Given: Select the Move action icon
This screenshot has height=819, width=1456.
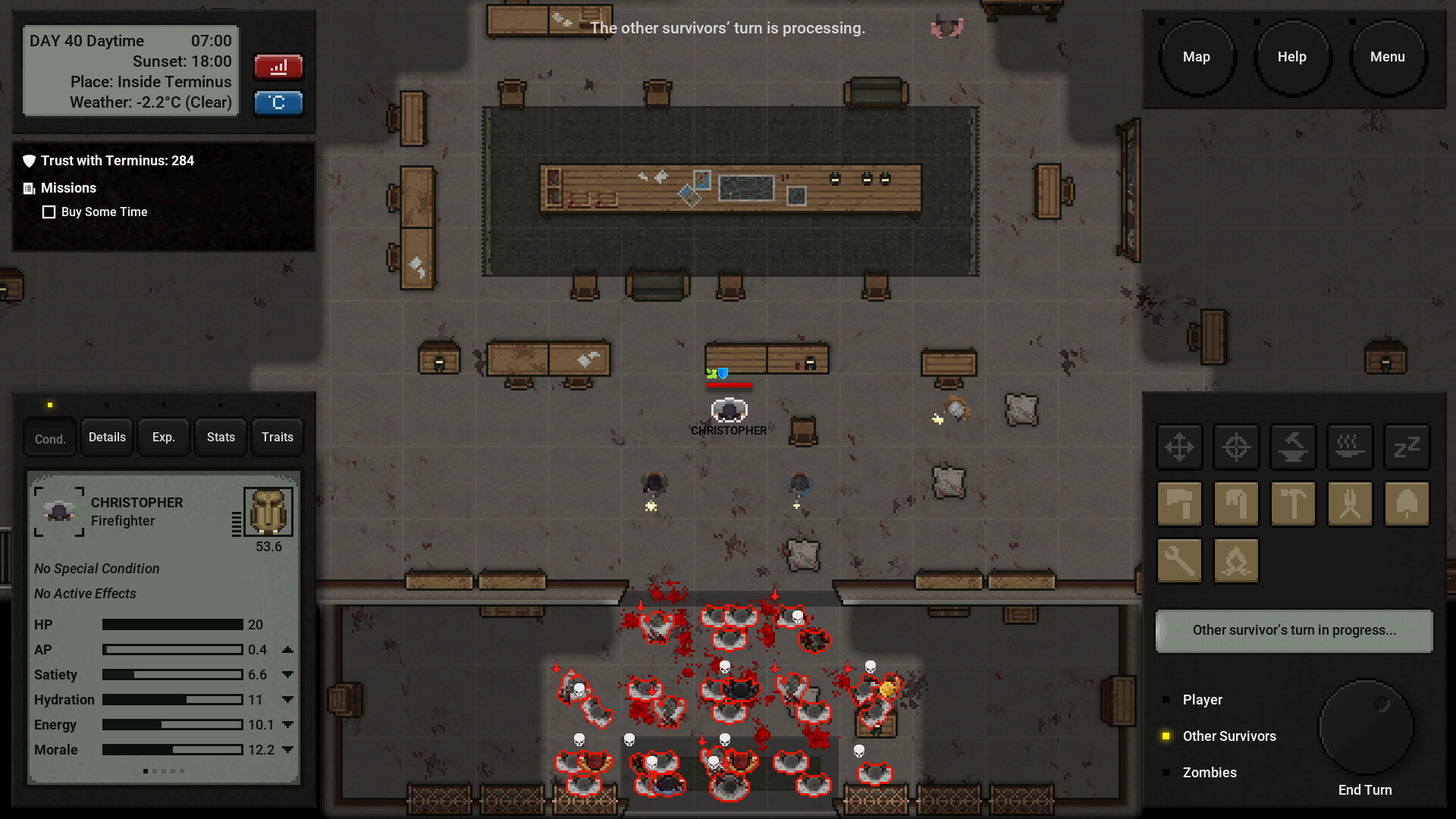Looking at the screenshot, I should (1180, 447).
